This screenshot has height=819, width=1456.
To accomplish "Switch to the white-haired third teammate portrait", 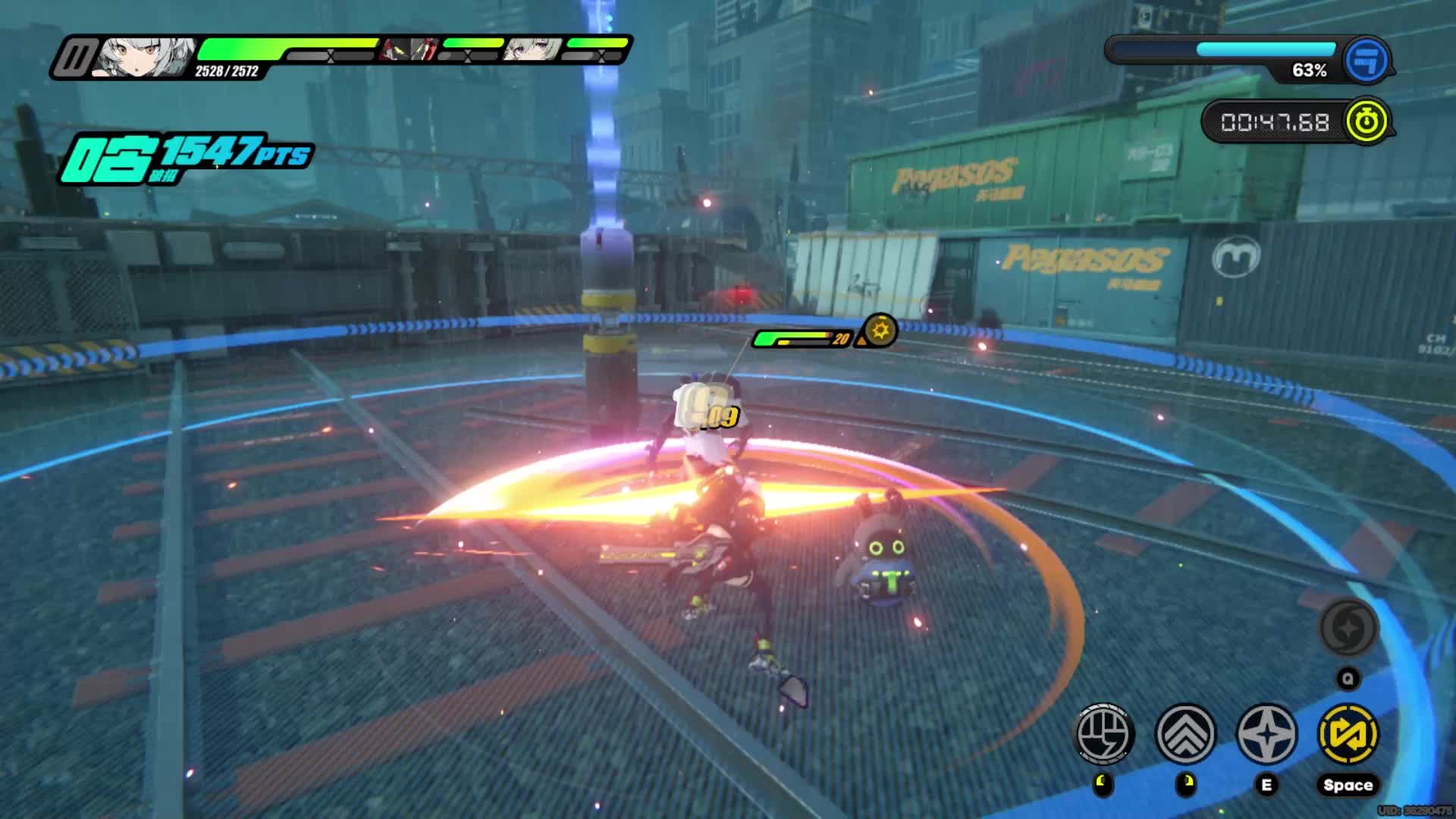I will click(x=534, y=50).
